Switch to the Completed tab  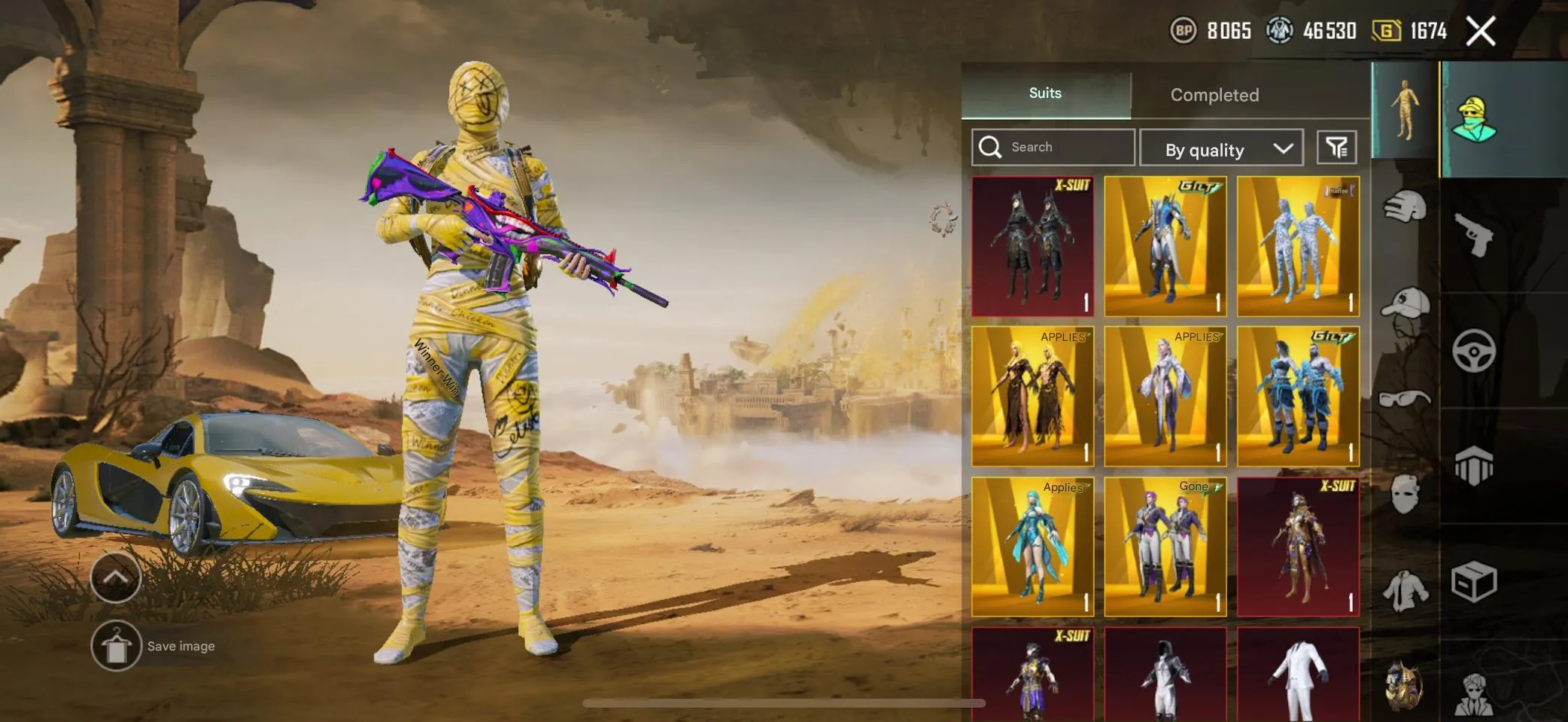tap(1214, 95)
